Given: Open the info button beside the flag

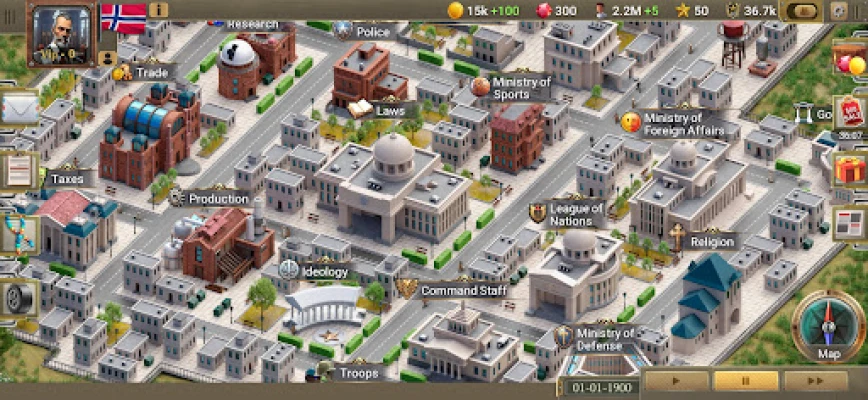Looking at the screenshot, I should [x=158, y=10].
